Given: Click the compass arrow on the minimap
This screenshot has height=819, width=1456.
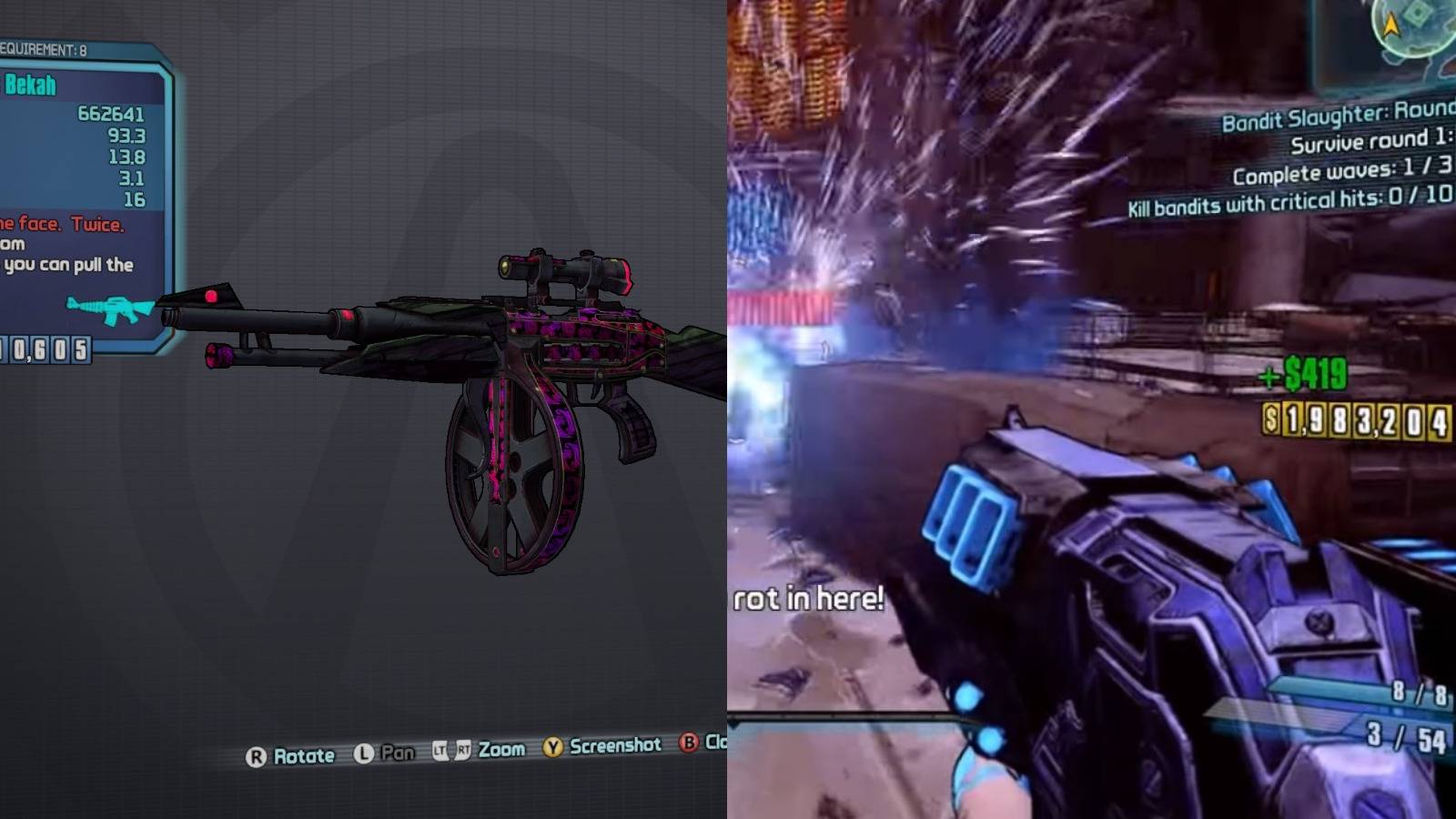Looking at the screenshot, I should click(x=1390, y=25).
